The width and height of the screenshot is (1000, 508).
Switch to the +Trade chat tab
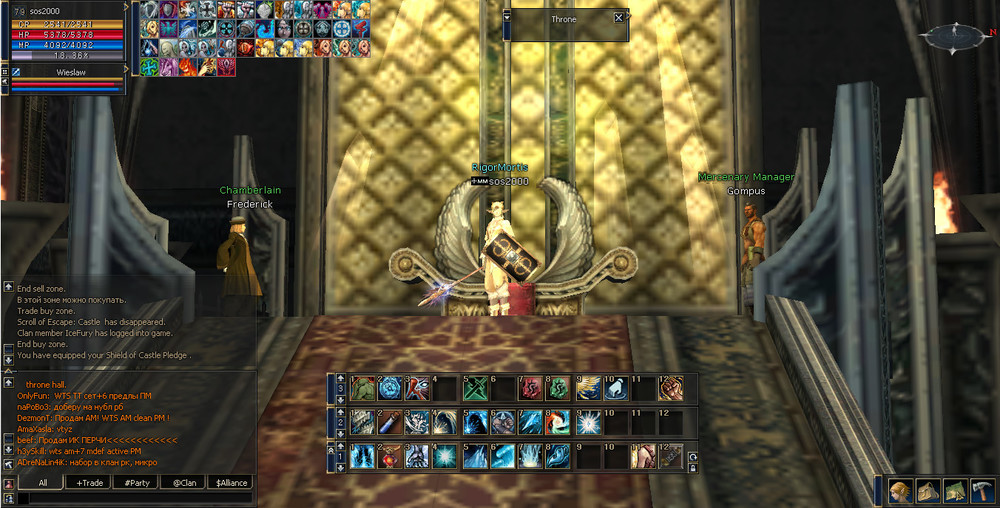91,482
